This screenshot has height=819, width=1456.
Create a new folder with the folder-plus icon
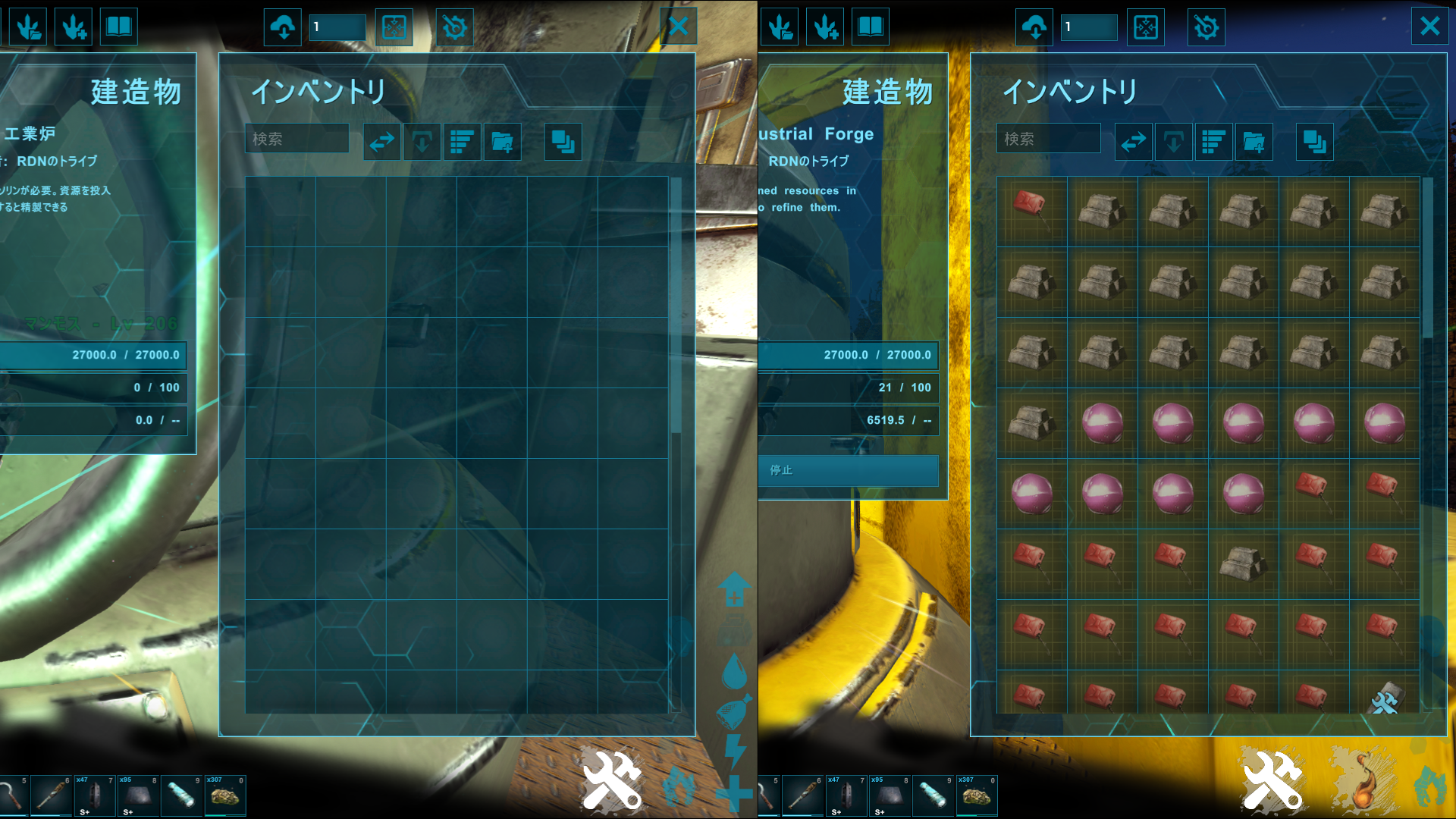[x=501, y=142]
